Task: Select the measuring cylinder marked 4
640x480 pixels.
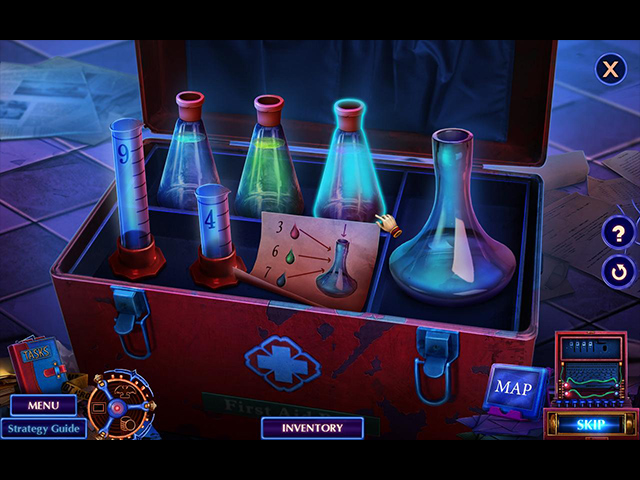Action: (214, 235)
